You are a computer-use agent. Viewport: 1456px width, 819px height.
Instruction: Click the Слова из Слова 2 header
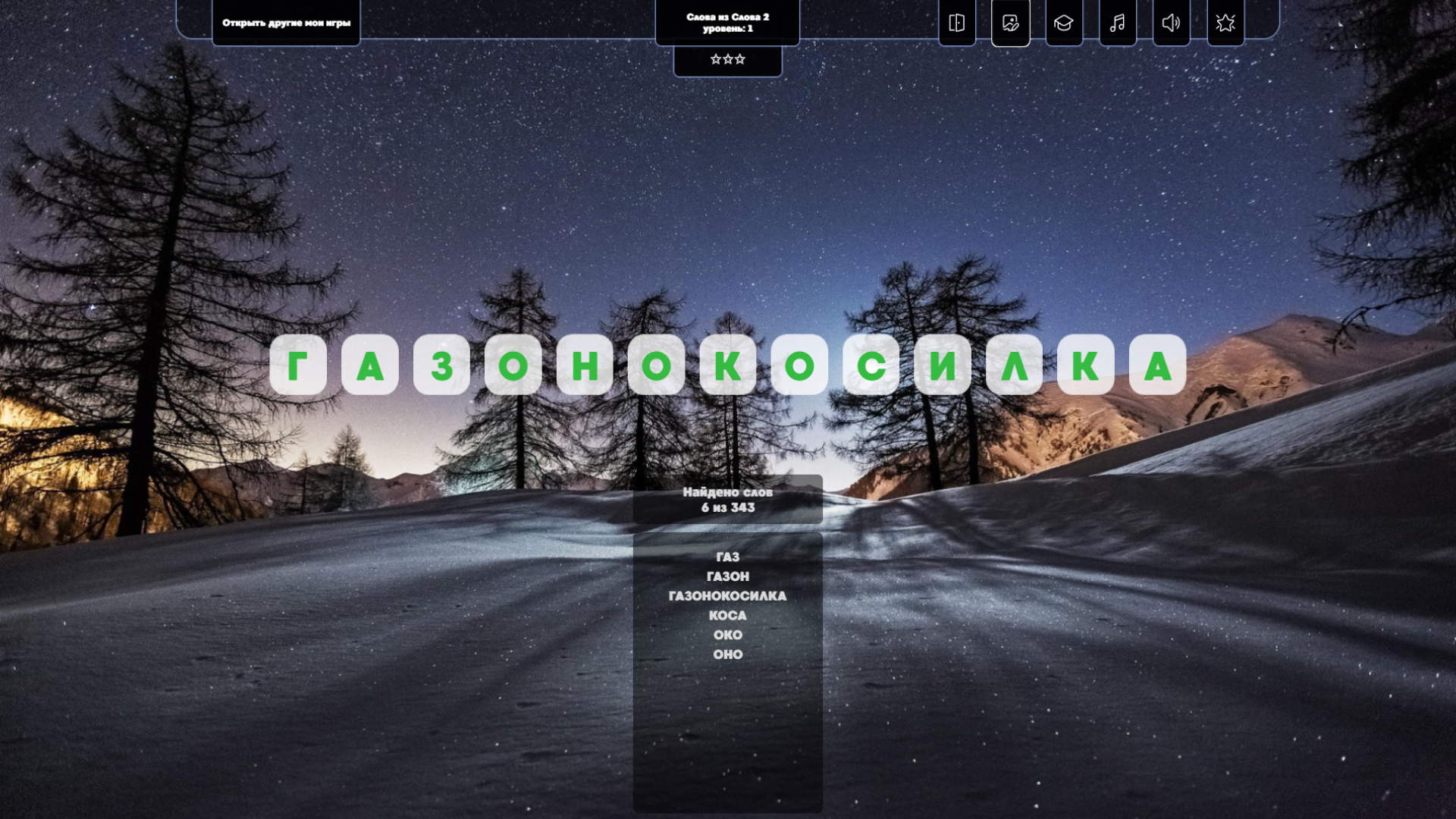(727, 15)
